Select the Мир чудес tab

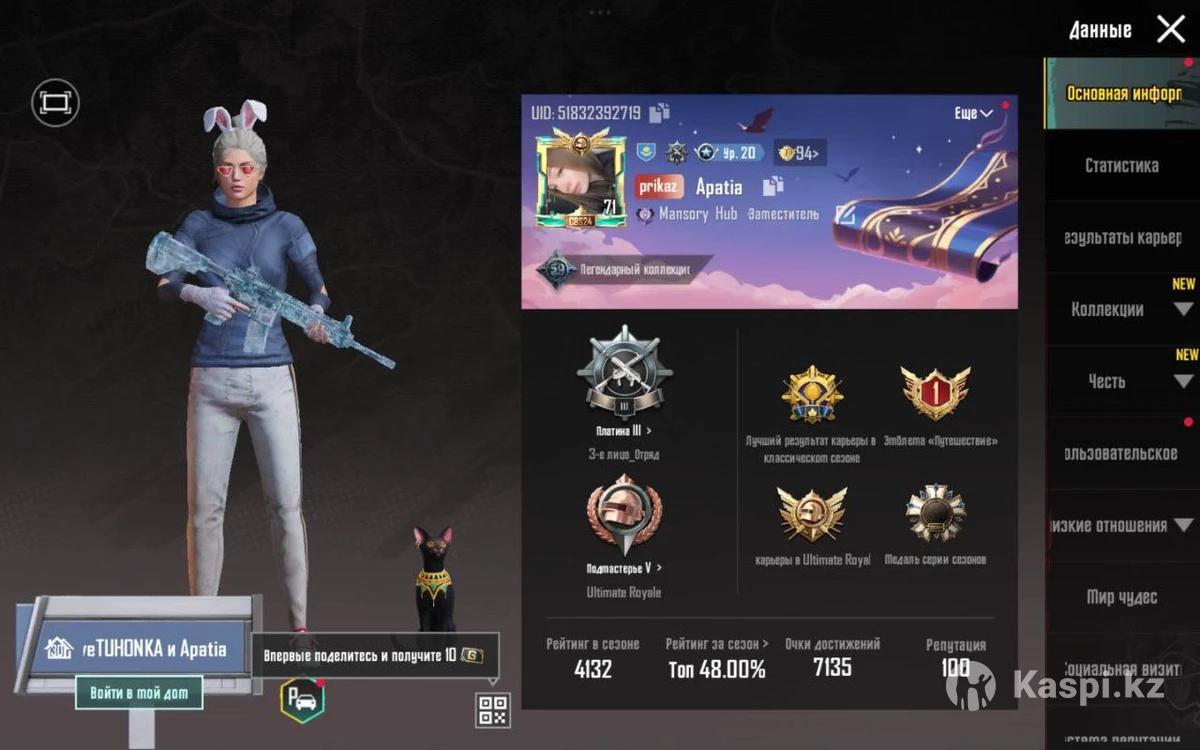pos(1121,597)
